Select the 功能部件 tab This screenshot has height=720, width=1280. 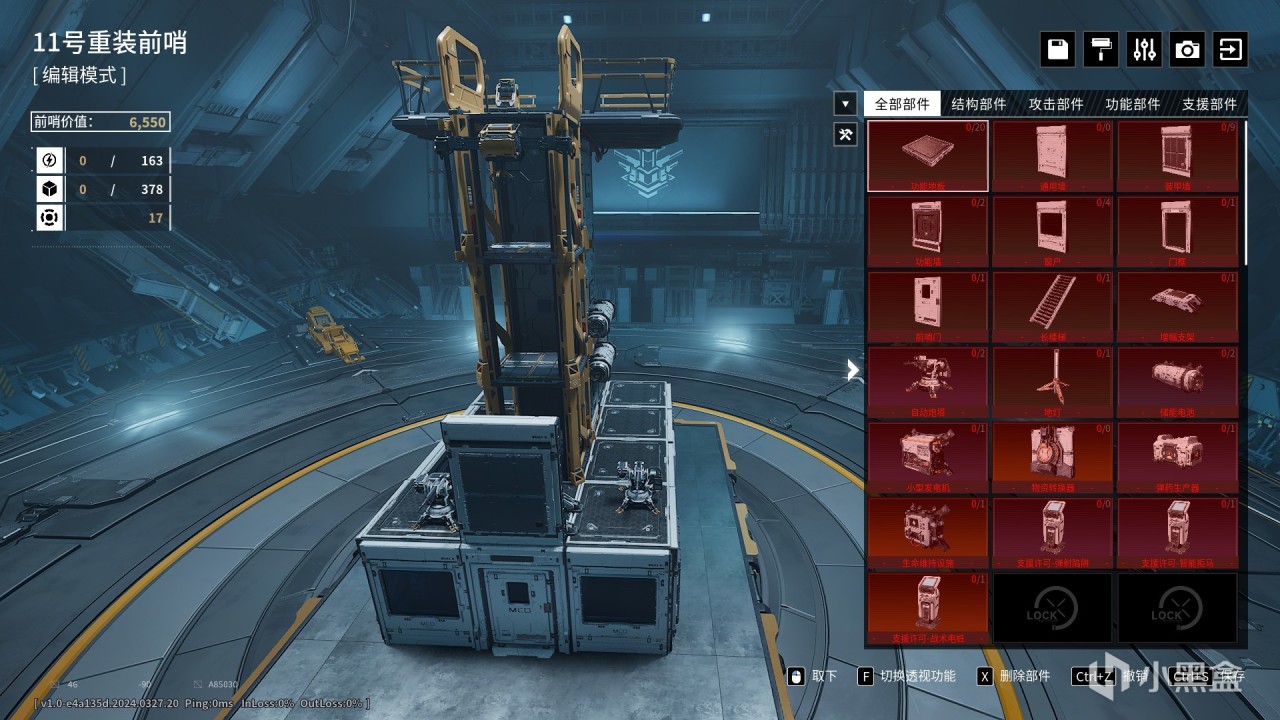1133,104
